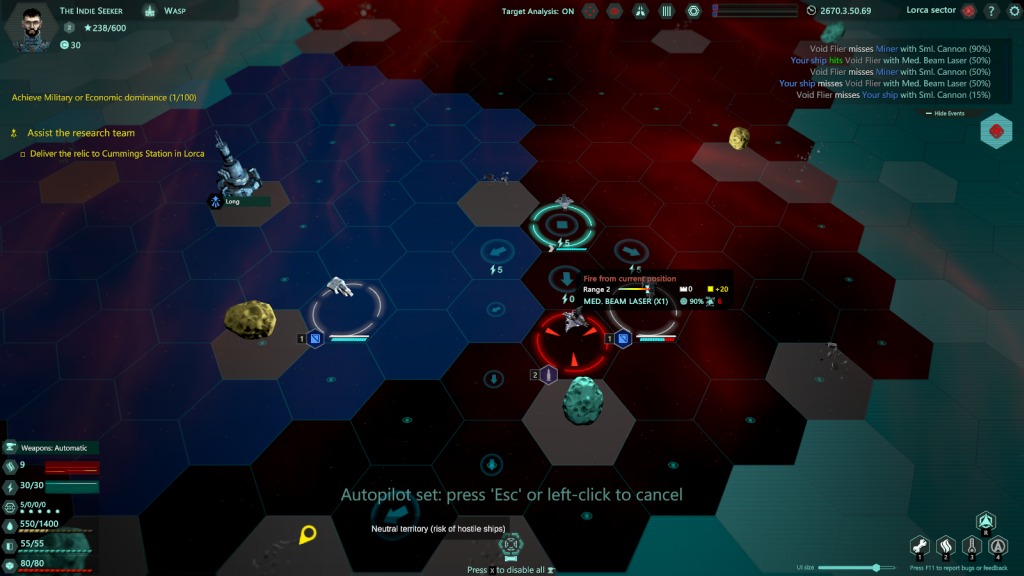Activate the circled A ability

(x=996, y=546)
